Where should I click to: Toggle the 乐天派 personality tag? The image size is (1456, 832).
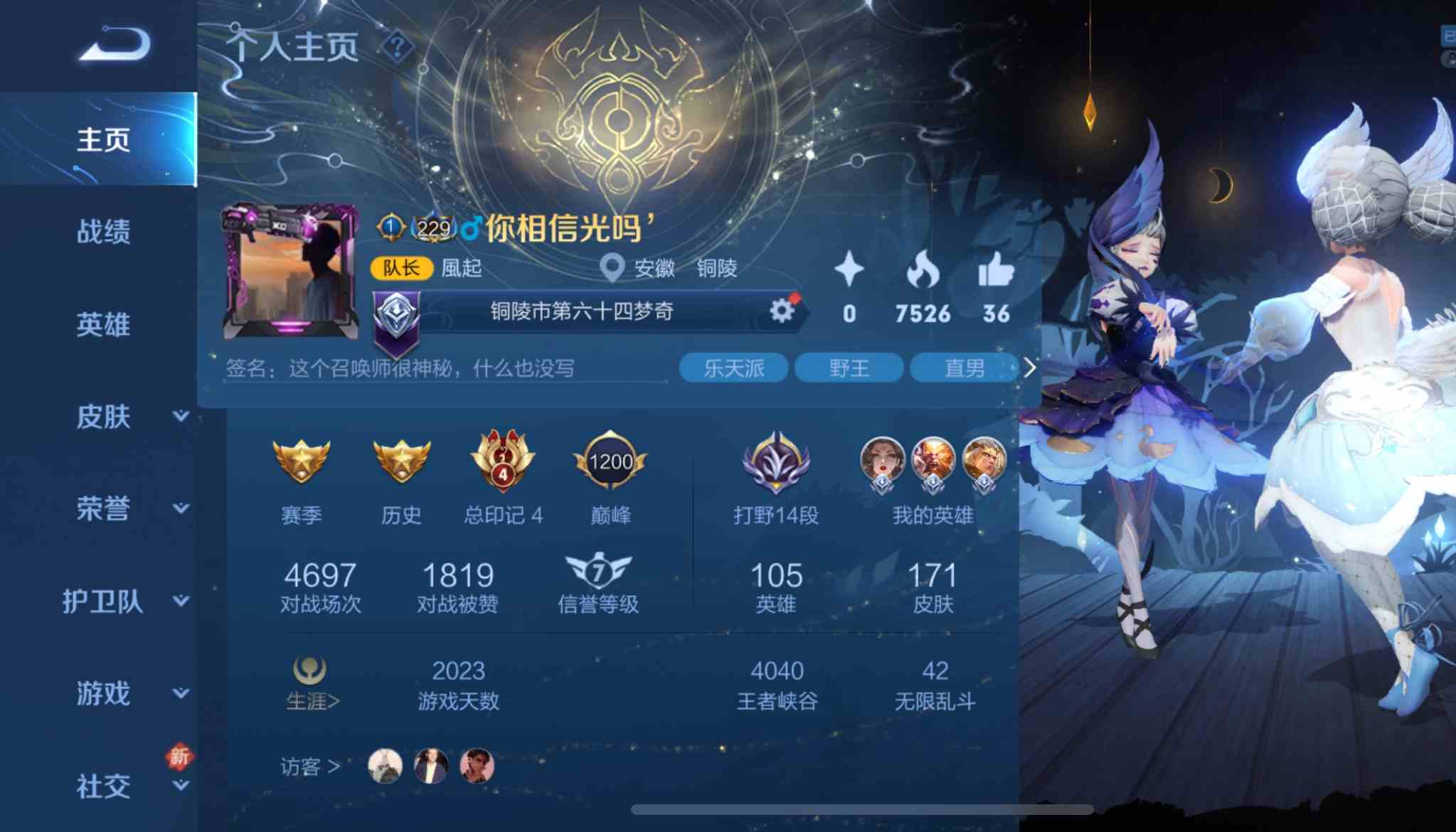pyautogui.click(x=733, y=366)
